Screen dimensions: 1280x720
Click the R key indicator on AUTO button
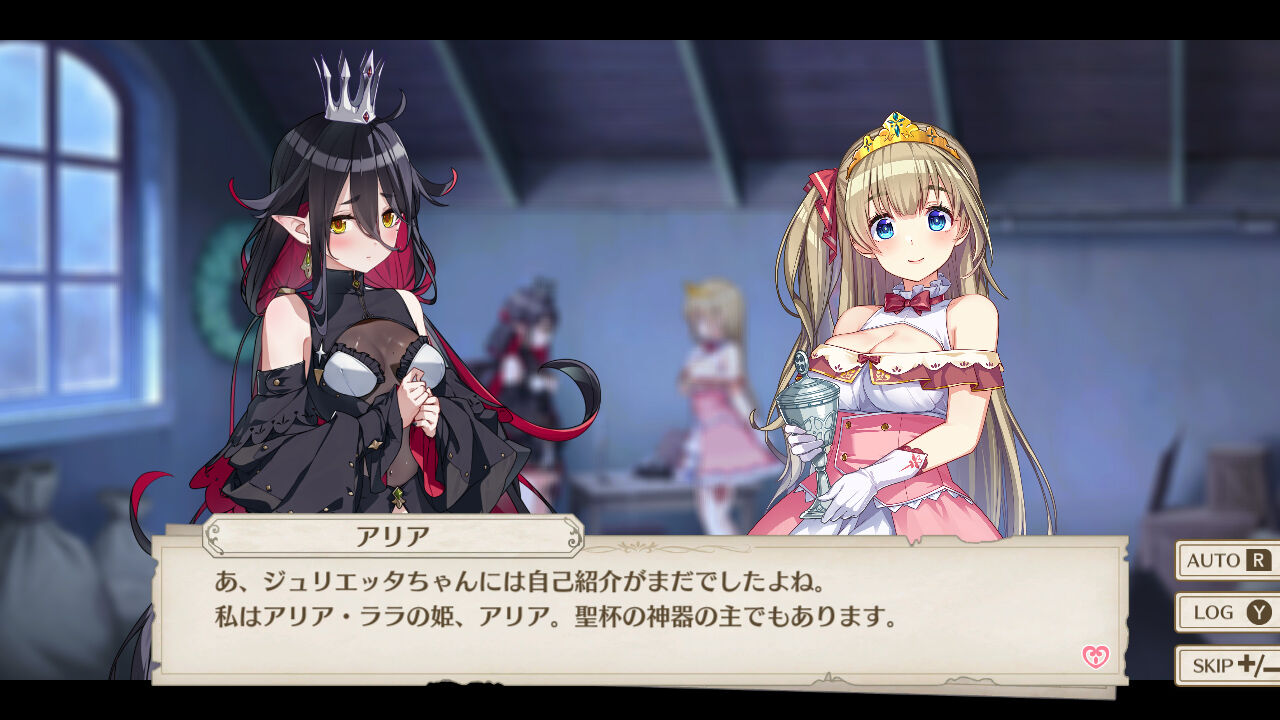pos(1259,561)
